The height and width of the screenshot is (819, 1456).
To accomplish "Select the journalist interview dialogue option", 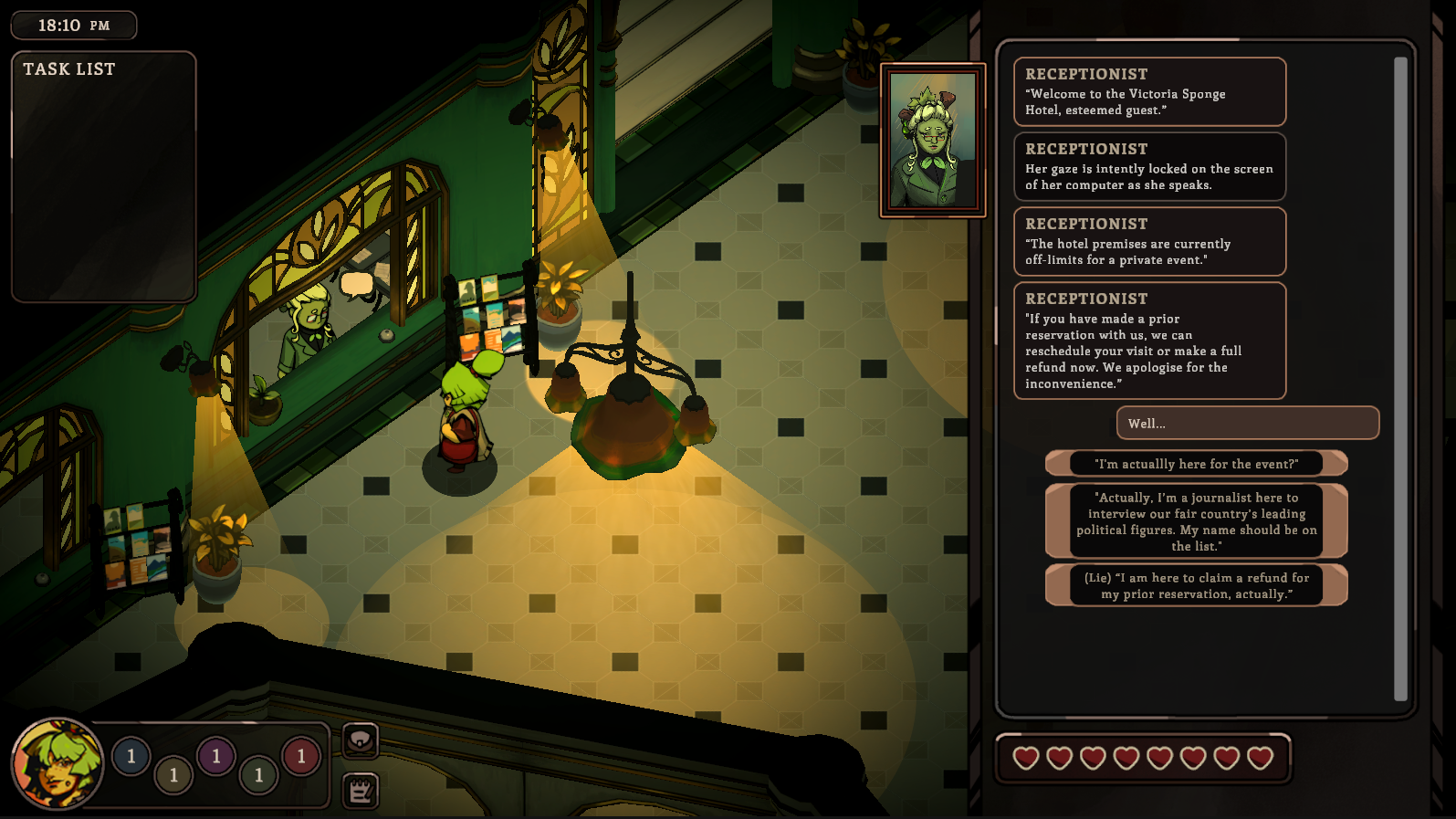I will (x=1196, y=521).
